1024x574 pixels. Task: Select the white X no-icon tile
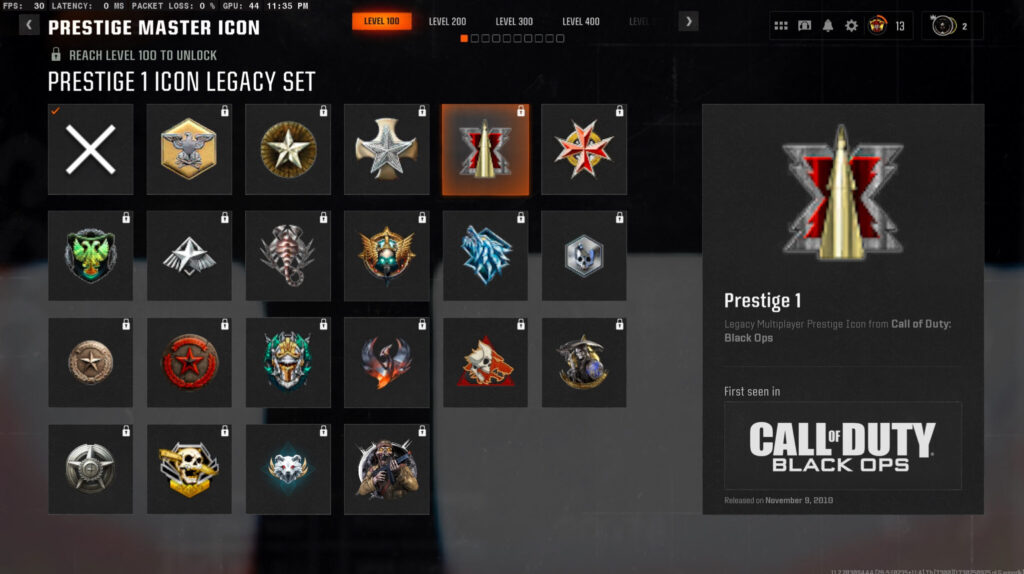tap(90, 150)
